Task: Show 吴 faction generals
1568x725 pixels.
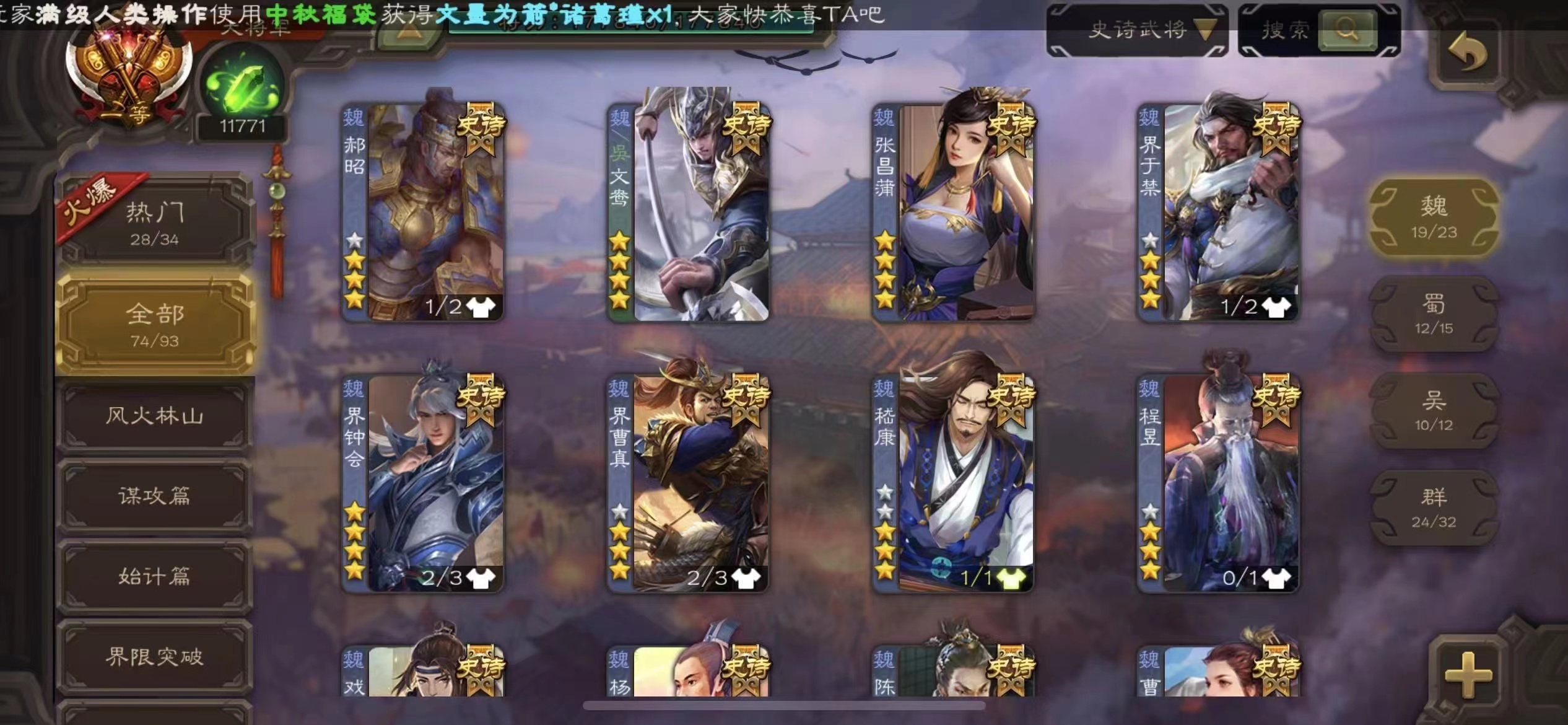Action: [x=1434, y=410]
